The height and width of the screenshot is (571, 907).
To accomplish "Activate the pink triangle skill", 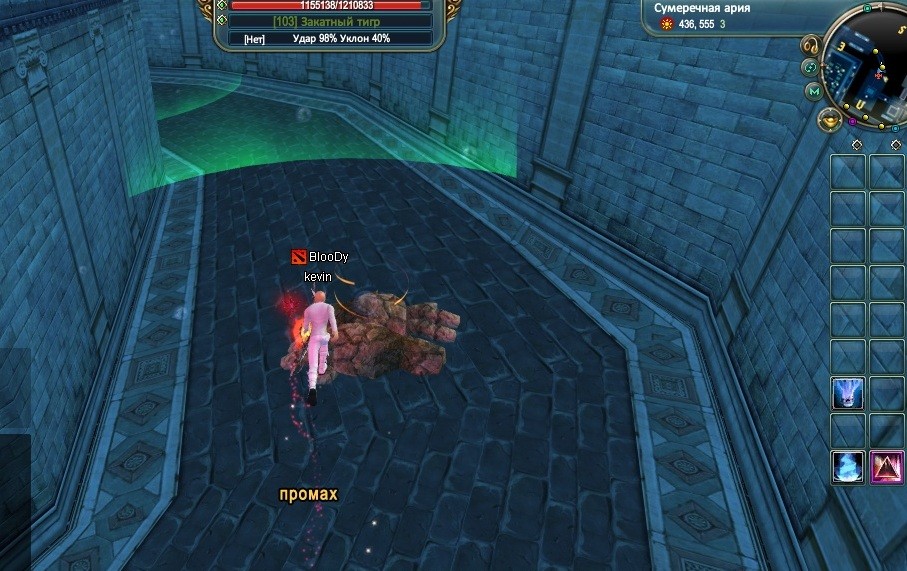I will (886, 467).
